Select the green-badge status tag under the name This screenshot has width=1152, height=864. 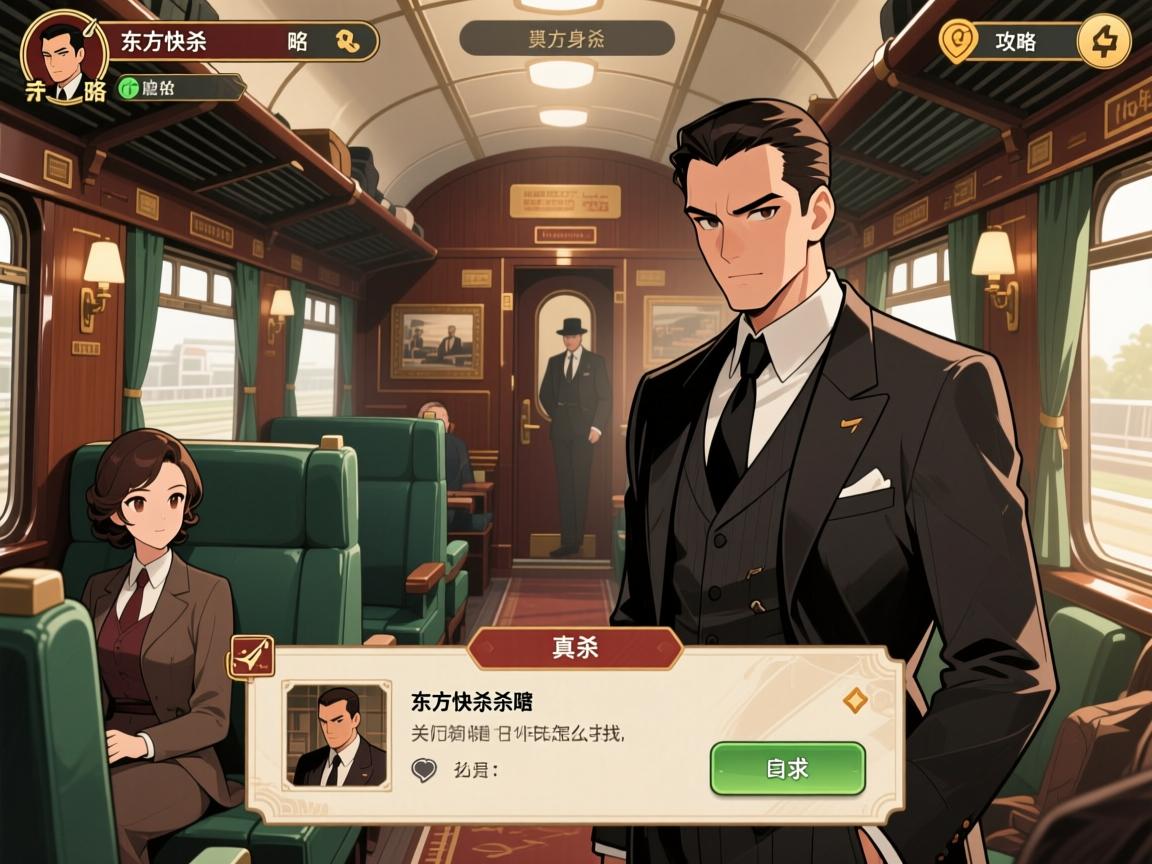tap(180, 88)
